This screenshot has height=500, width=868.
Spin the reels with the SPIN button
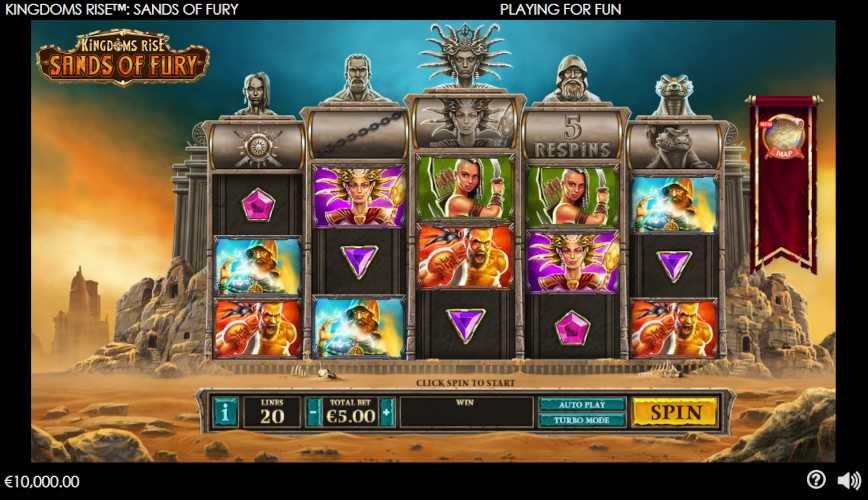674,411
